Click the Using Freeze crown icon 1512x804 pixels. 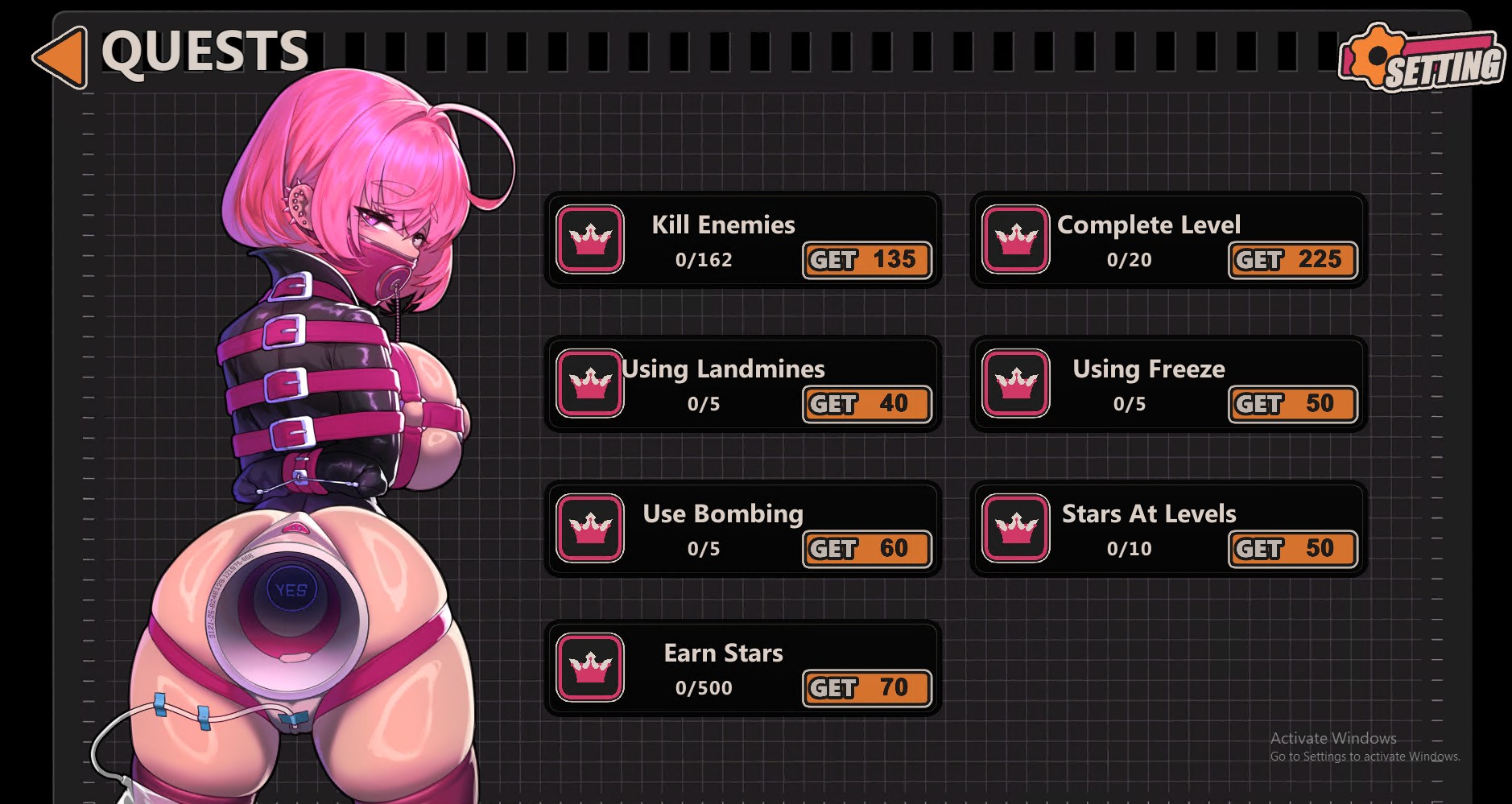[x=1015, y=383]
